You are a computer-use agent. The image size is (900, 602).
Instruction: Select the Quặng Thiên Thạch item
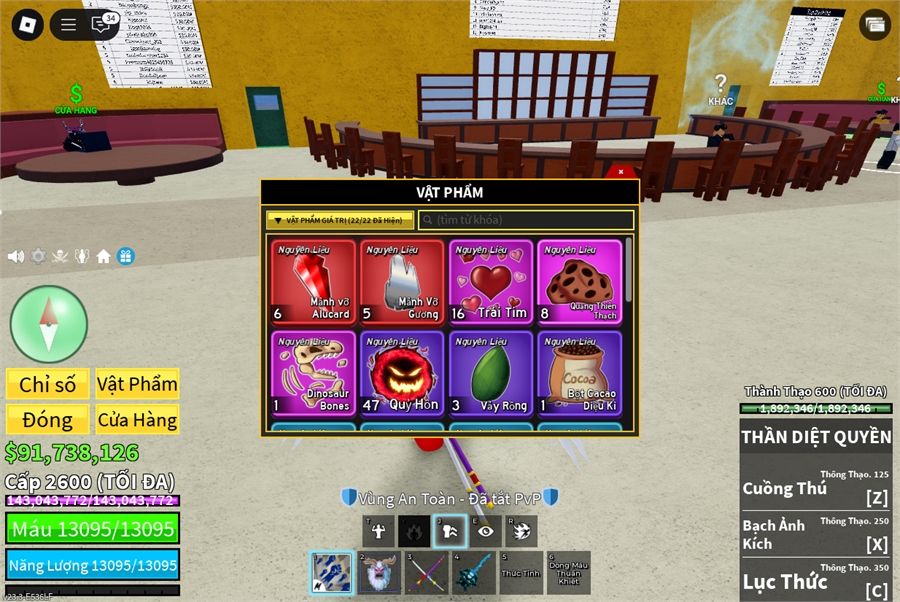579,282
